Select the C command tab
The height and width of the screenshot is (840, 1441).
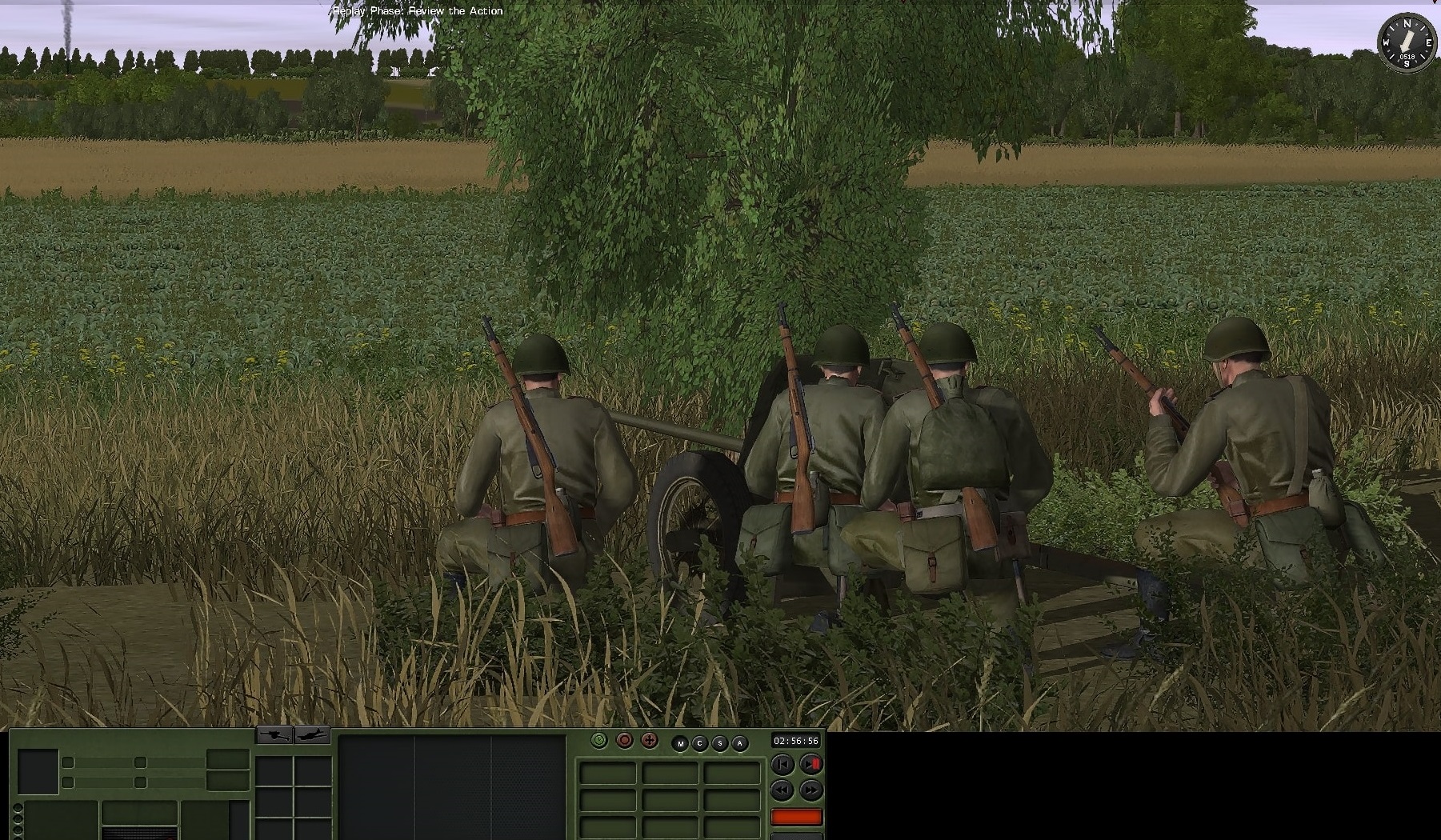pyautogui.click(x=700, y=744)
